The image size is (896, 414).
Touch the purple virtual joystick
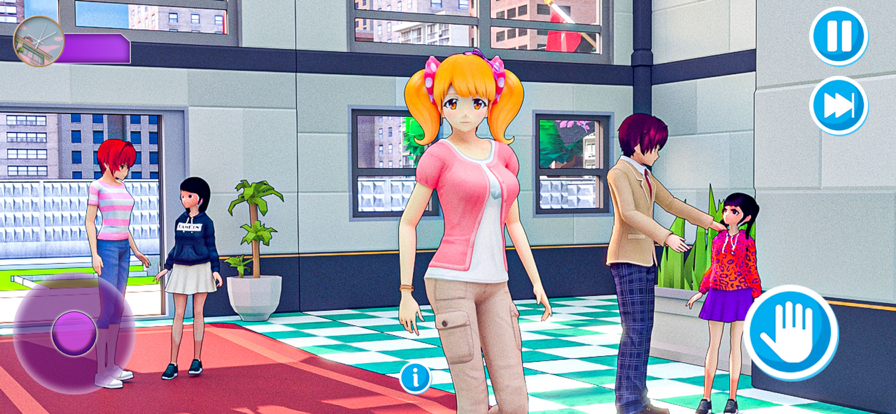coord(73,333)
